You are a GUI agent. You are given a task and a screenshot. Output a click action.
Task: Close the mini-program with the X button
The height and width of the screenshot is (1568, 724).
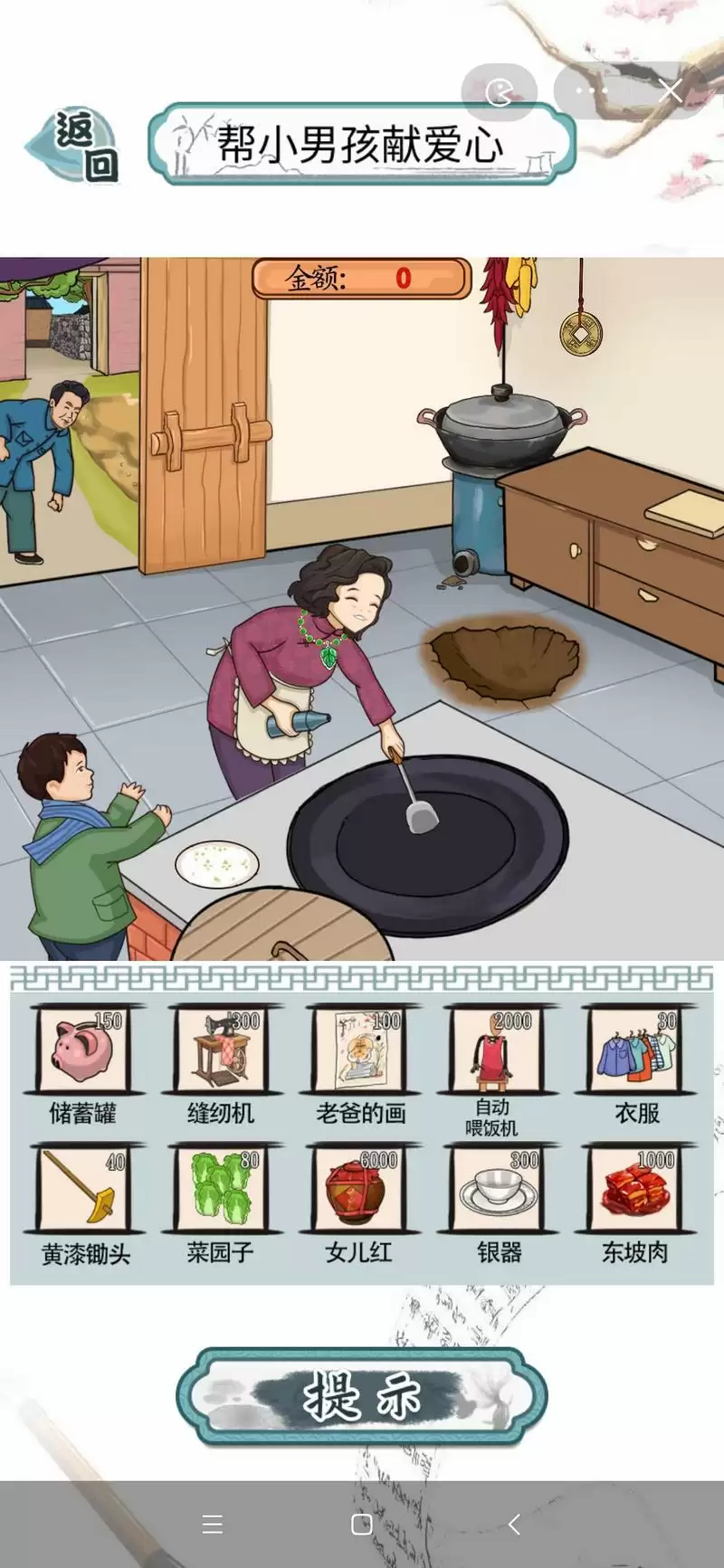tap(670, 90)
